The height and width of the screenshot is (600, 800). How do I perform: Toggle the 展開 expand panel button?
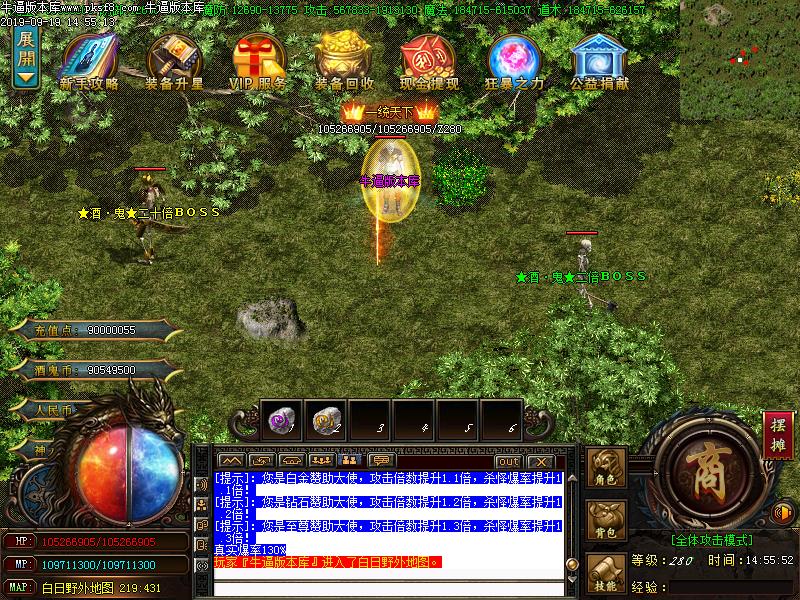point(26,57)
